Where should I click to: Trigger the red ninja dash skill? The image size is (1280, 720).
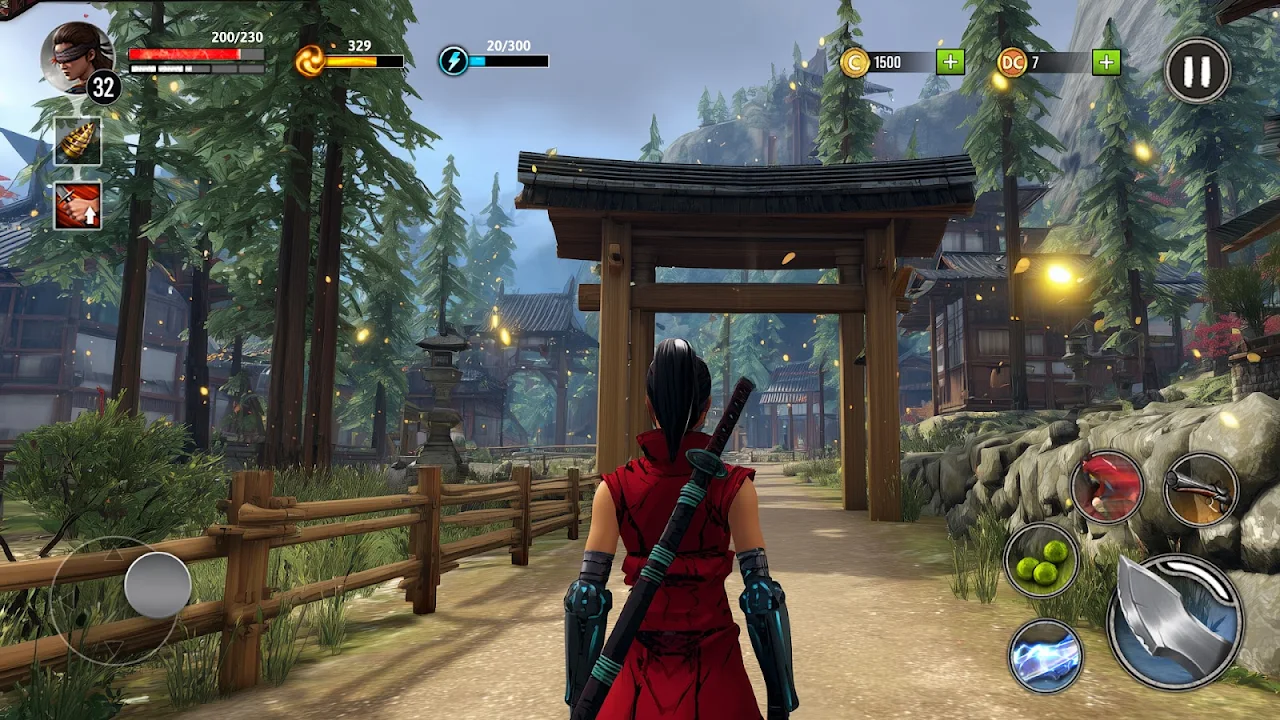[x=1107, y=487]
